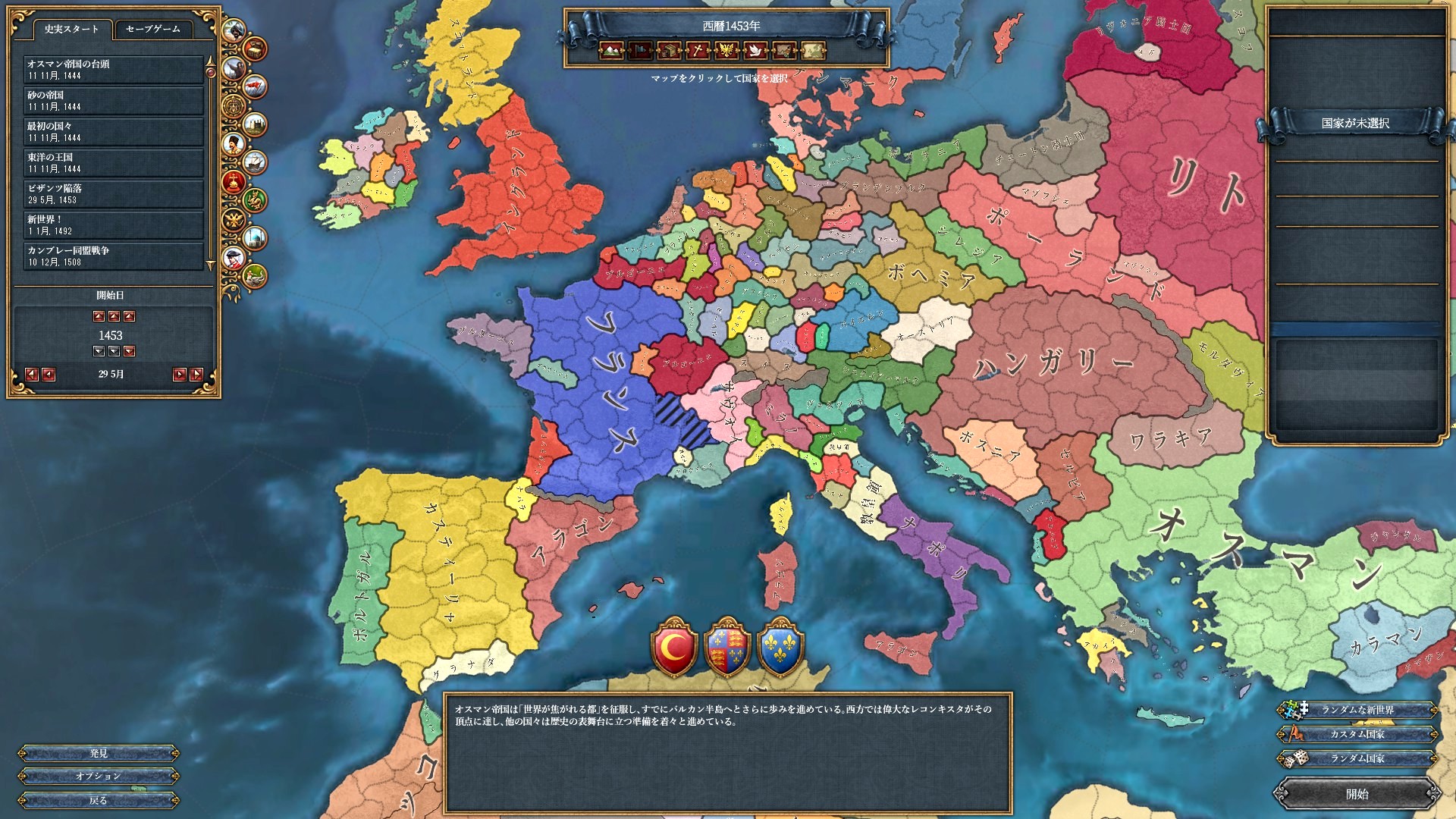Viewport: 1456px width, 819px height.
Task: Toggle the double-headed eagle expansion icon
Action: click(x=234, y=219)
